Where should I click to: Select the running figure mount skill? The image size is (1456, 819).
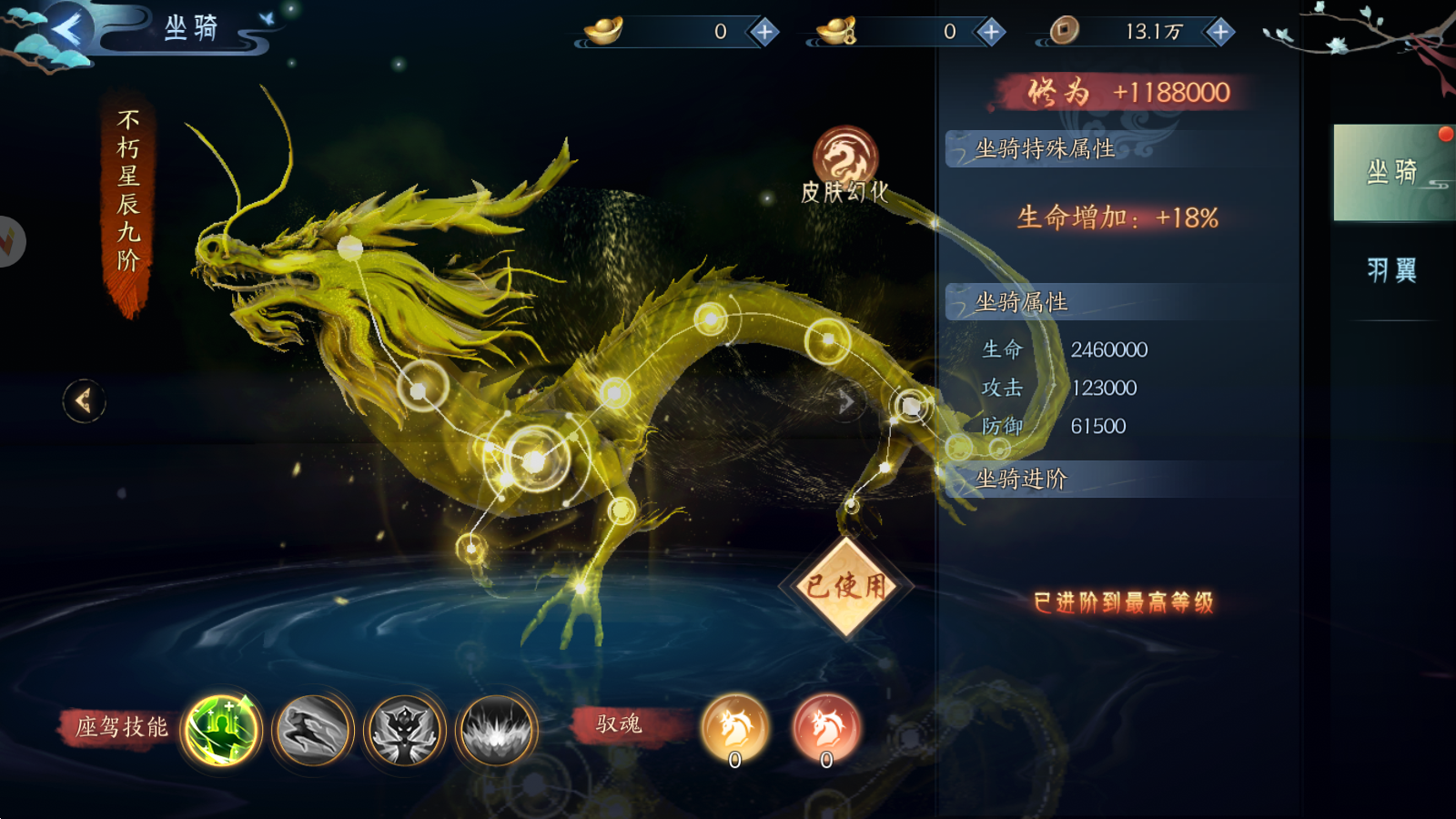[x=313, y=730]
